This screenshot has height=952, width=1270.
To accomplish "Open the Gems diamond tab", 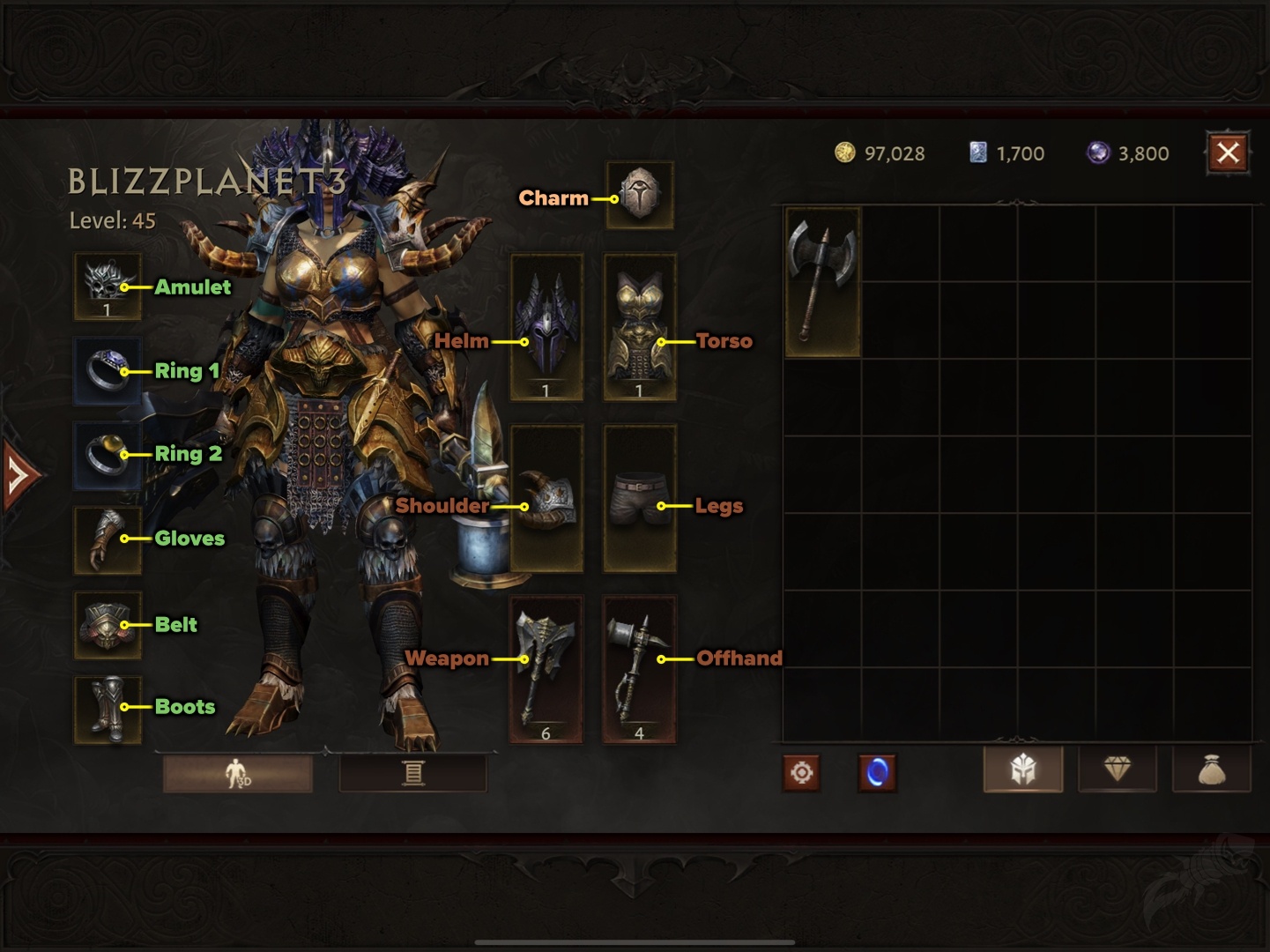I will click(x=1117, y=768).
